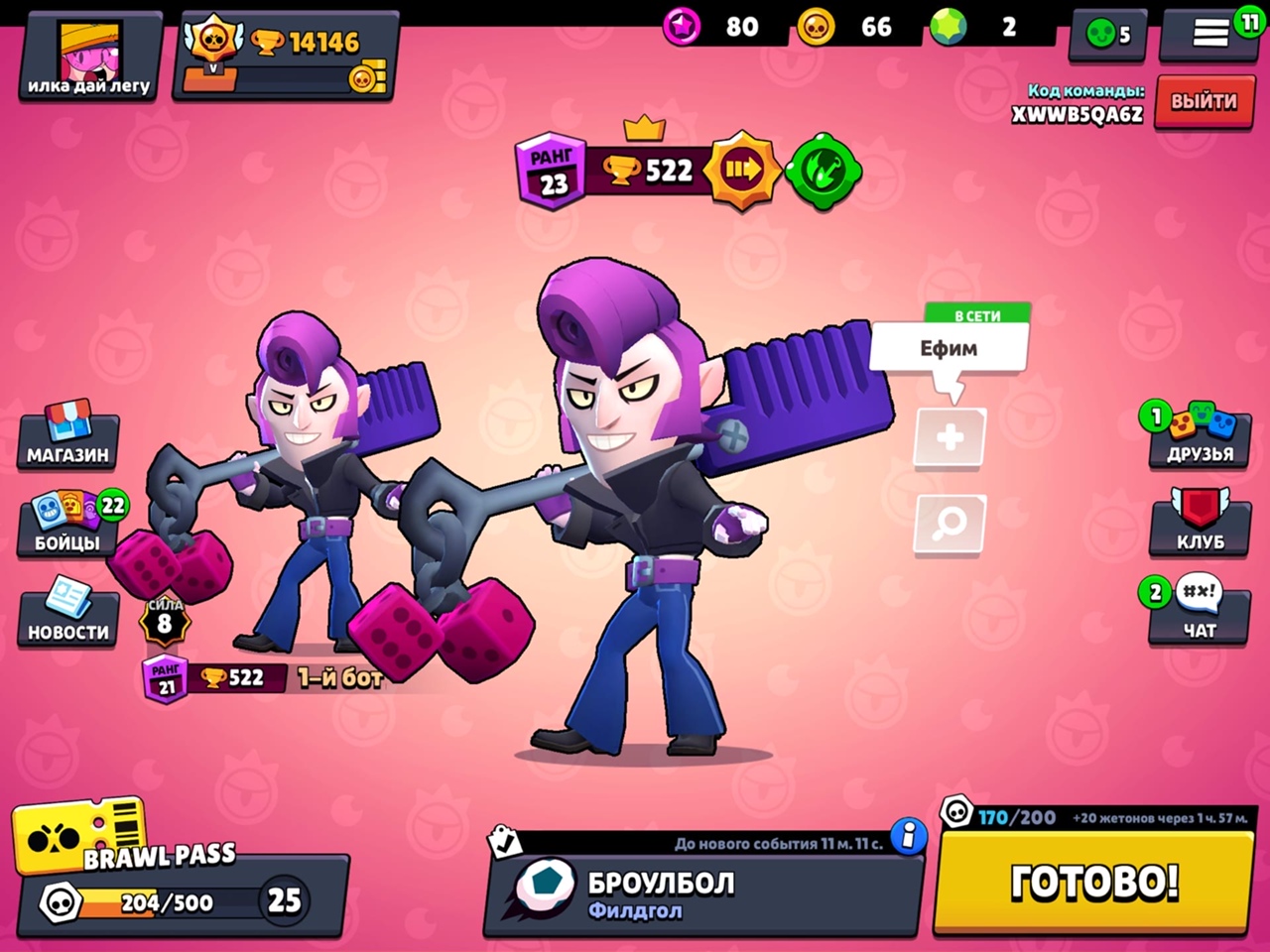This screenshot has width=1270, height=952.
Task: View the trophy road with 14146 trophies
Action: tap(286, 56)
